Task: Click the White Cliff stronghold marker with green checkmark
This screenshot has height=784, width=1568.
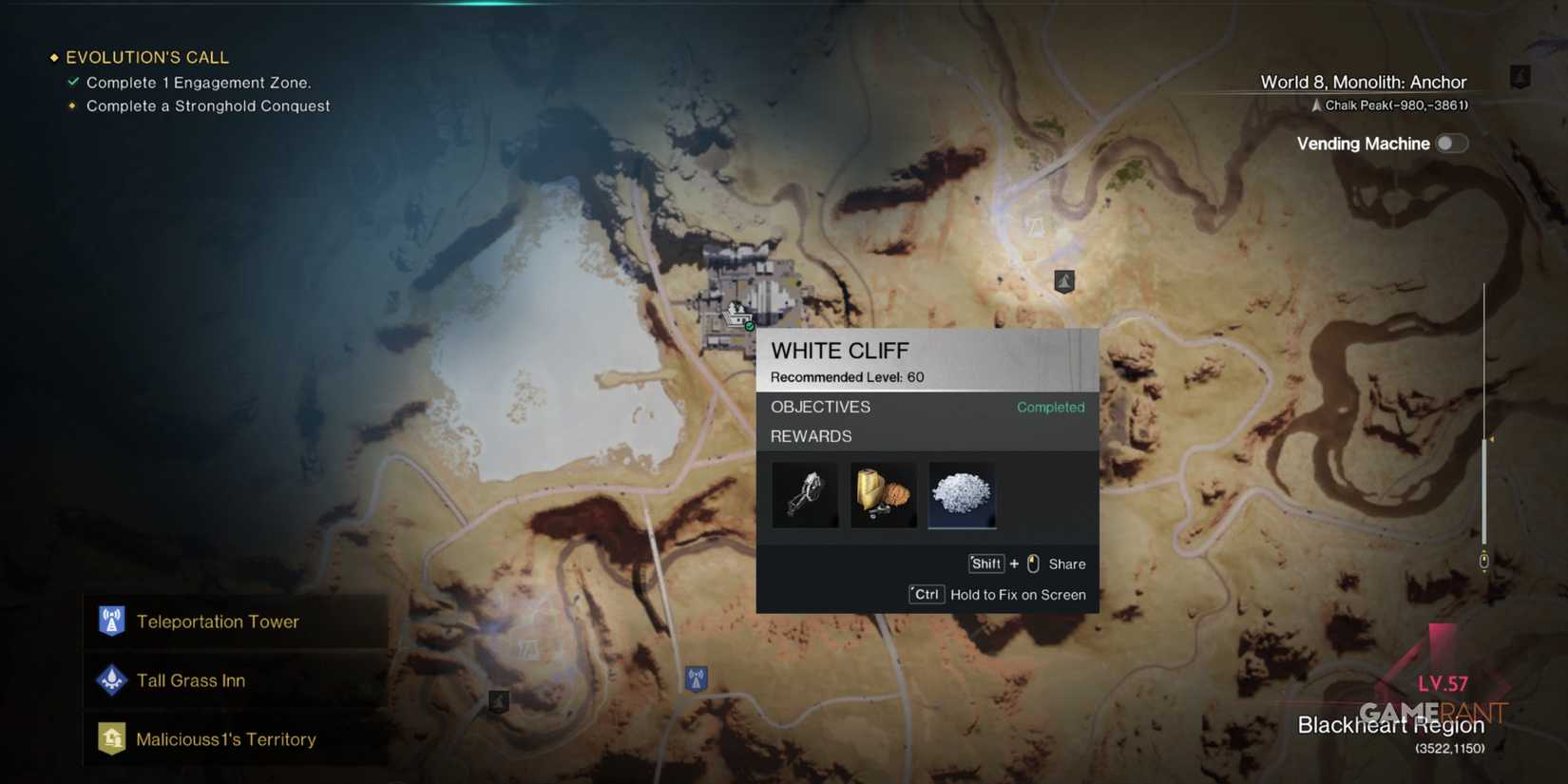Action: (736, 316)
